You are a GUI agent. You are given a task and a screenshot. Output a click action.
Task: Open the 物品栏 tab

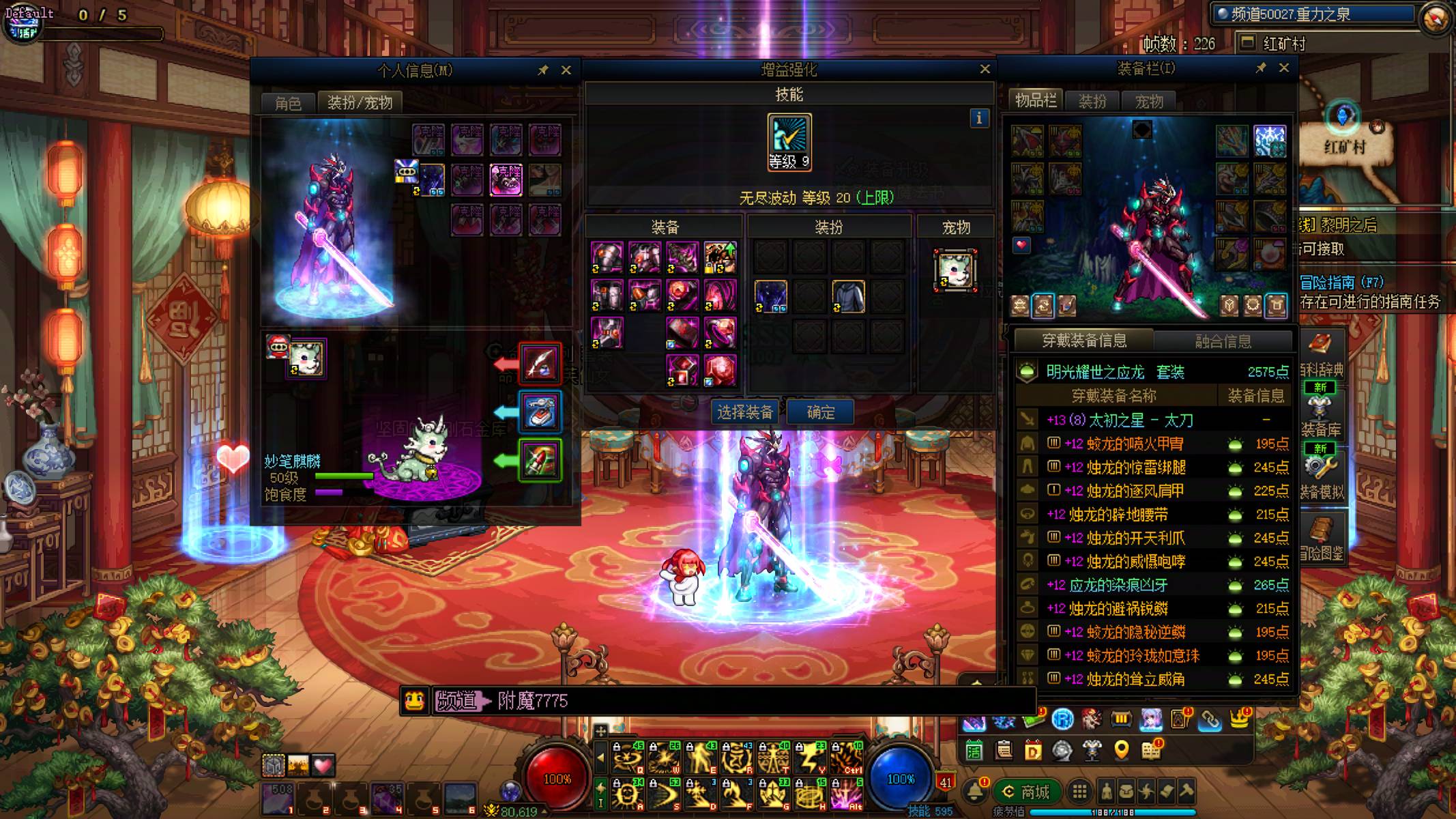click(x=1035, y=101)
